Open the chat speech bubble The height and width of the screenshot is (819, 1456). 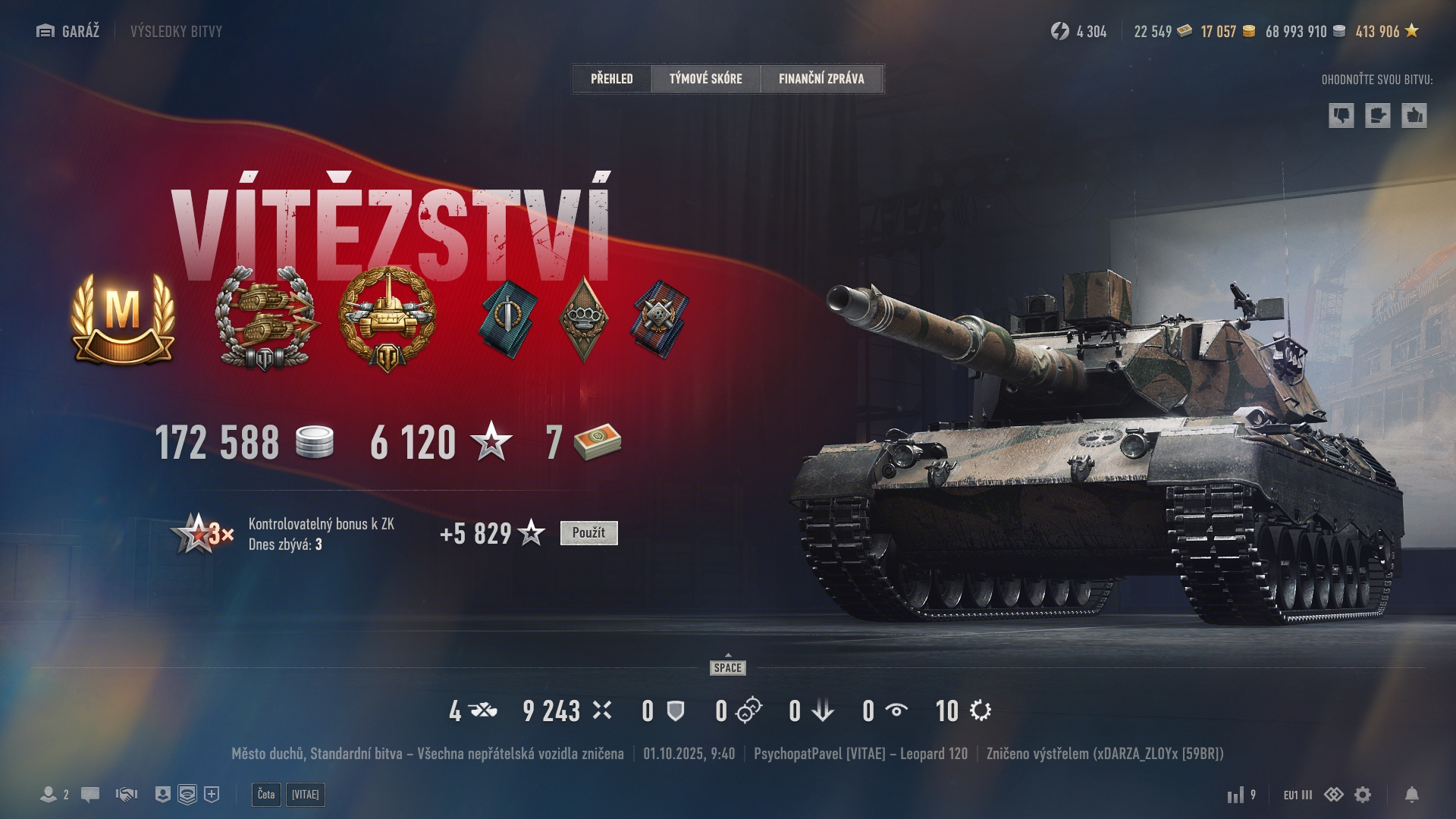(90, 795)
